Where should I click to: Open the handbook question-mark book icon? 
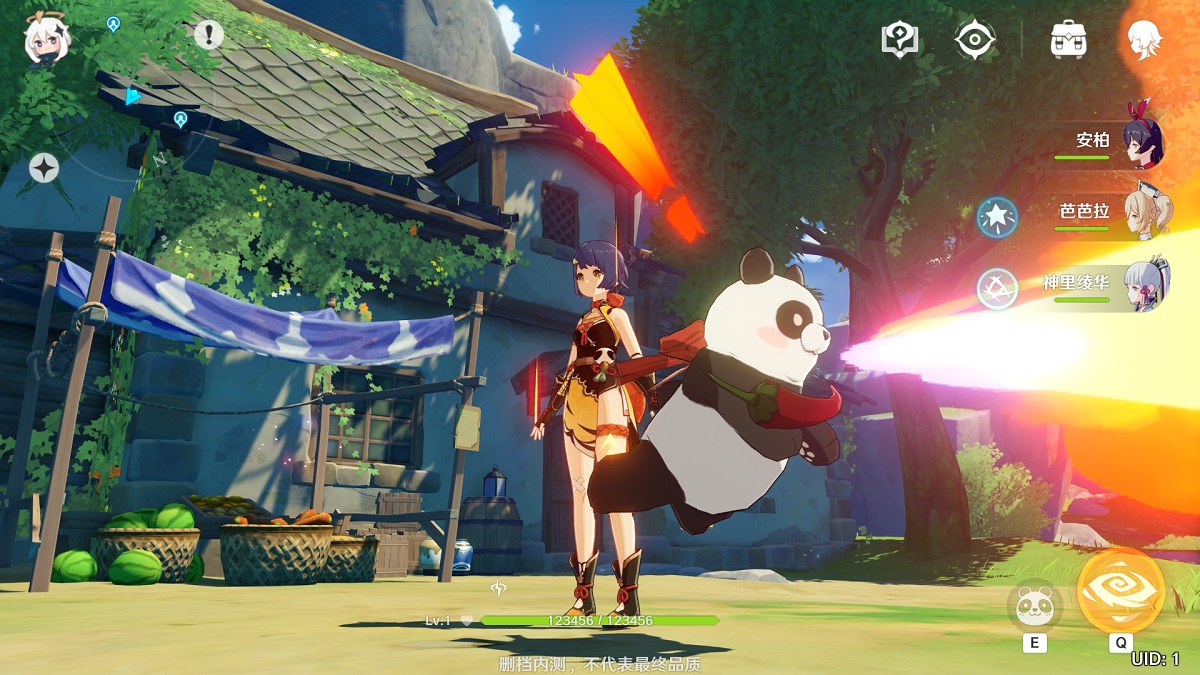point(899,40)
